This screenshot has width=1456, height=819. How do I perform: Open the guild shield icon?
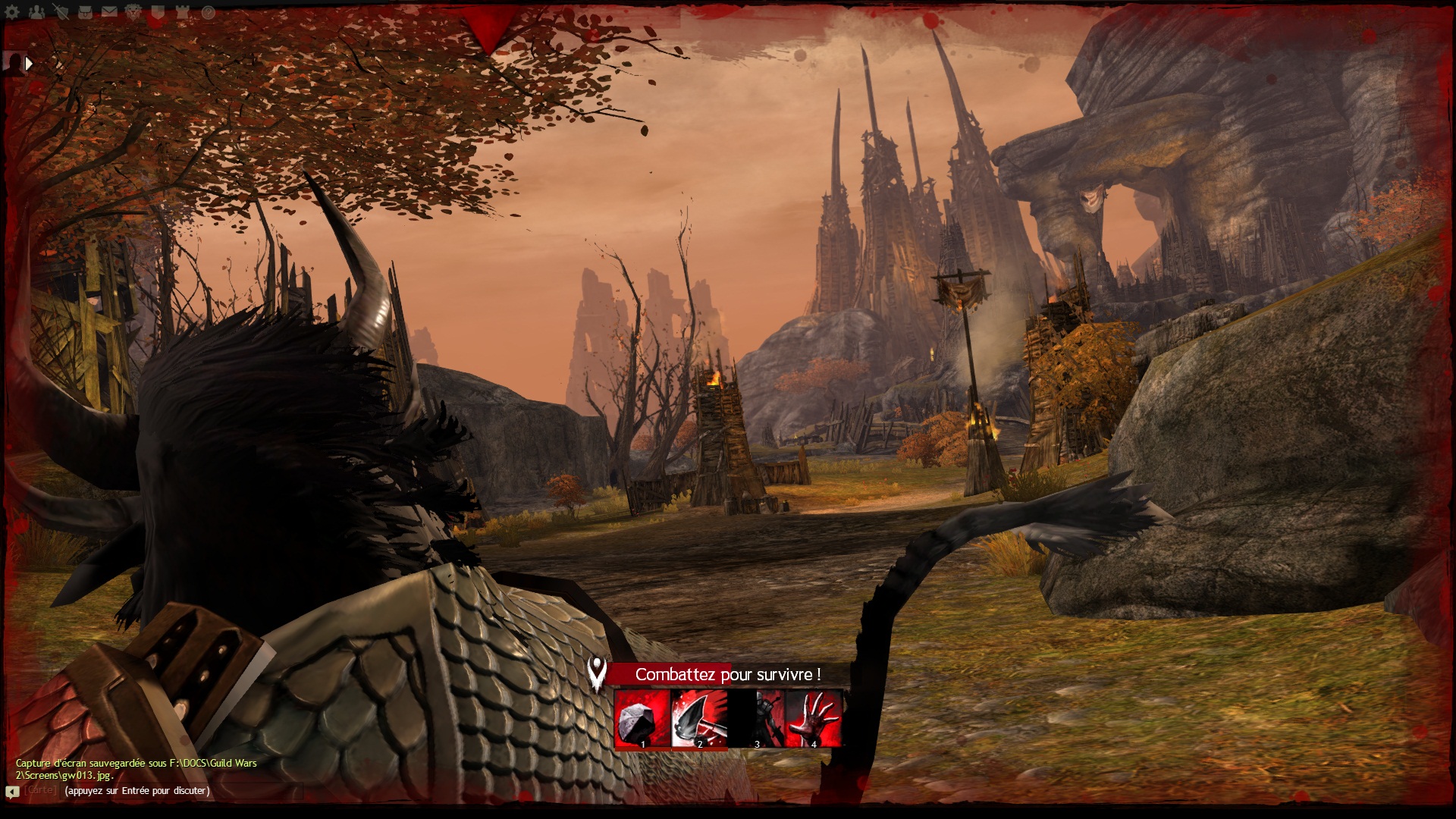tap(158, 12)
